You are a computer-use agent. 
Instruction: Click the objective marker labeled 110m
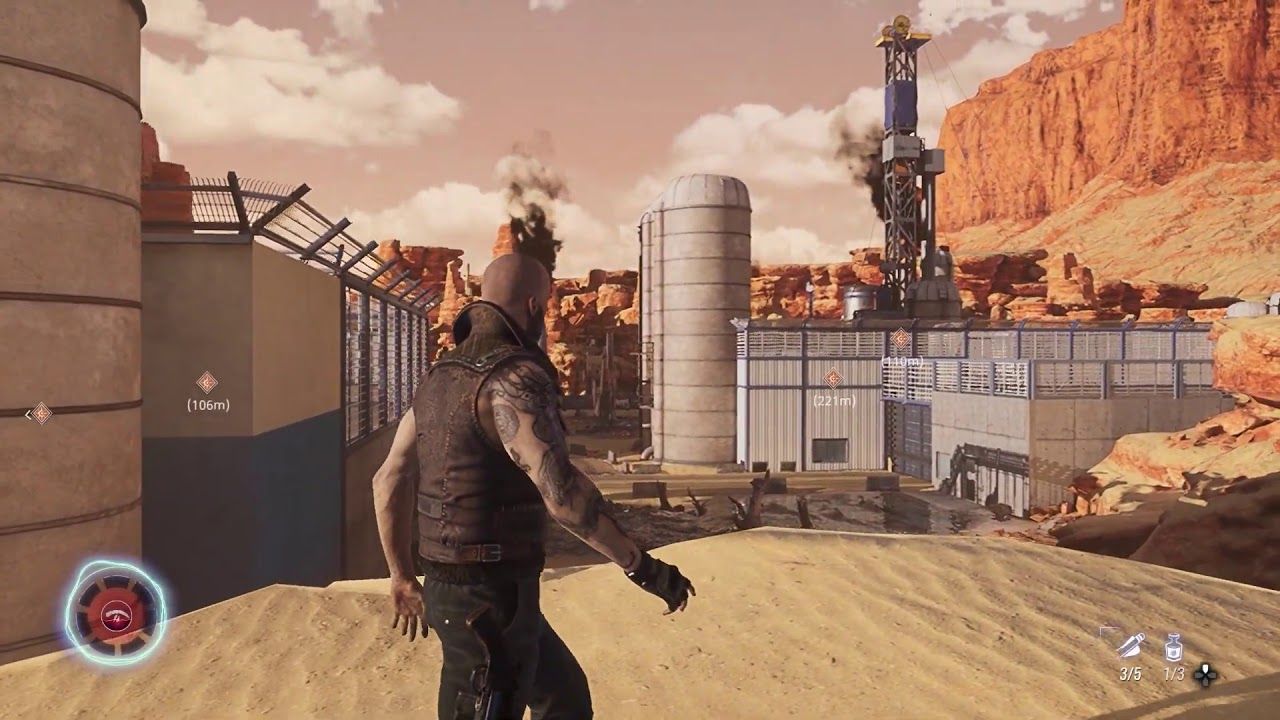tap(901, 338)
